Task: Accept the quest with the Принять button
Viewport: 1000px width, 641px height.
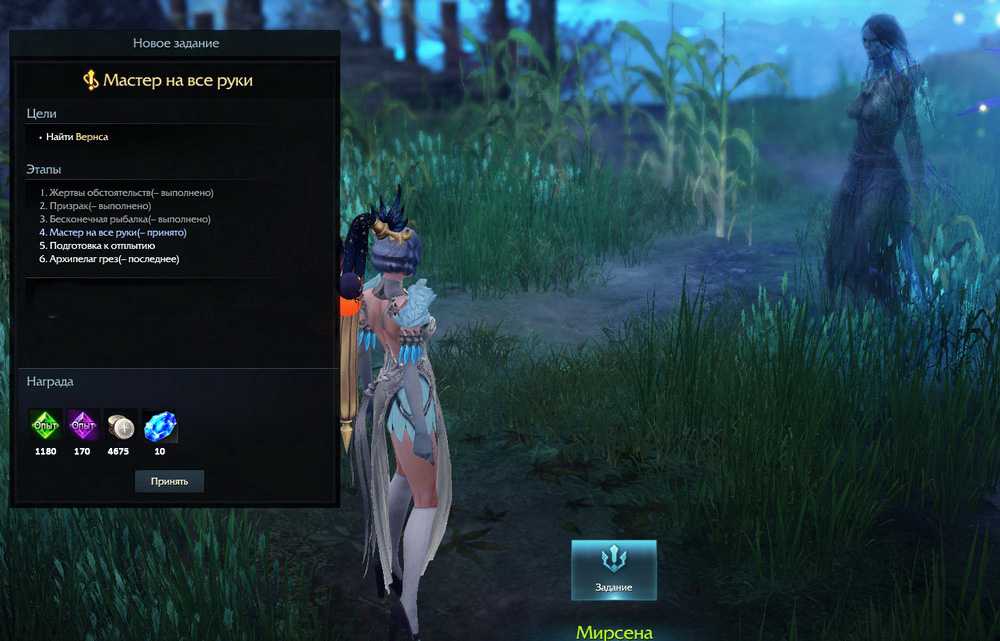Action: [x=169, y=481]
